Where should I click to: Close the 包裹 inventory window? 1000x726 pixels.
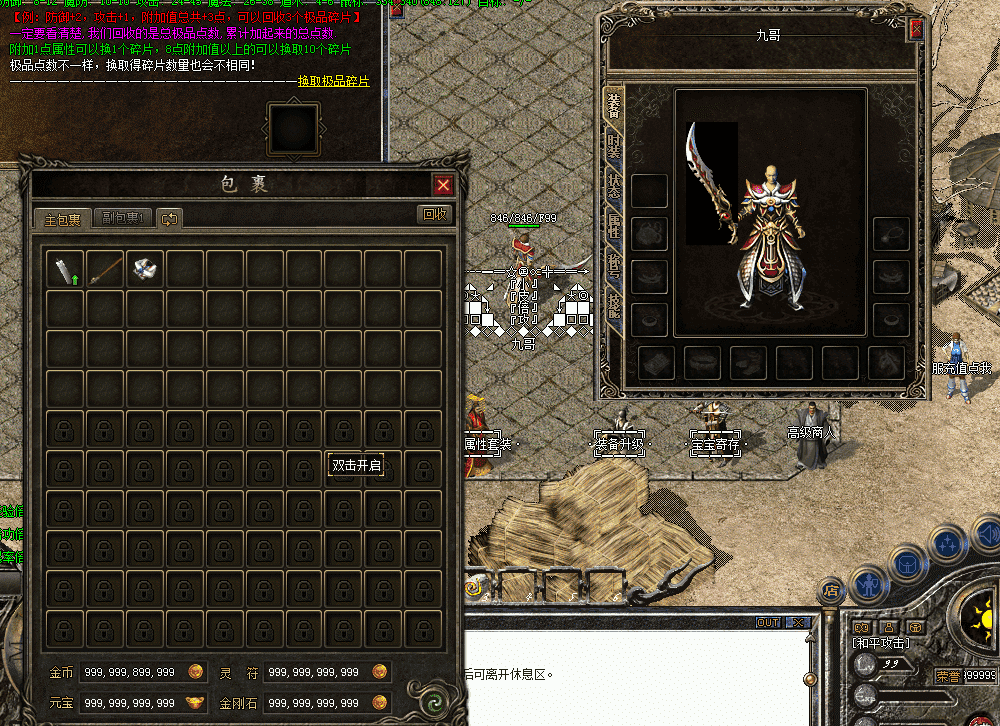click(444, 185)
